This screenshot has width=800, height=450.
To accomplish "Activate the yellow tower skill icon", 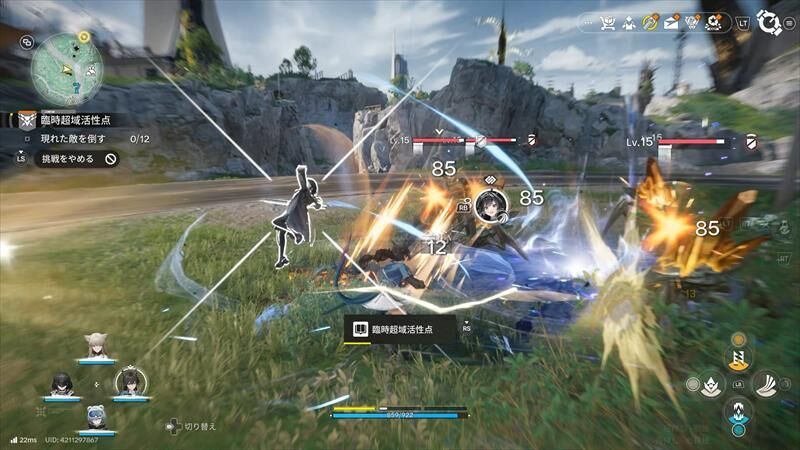I will pyautogui.click(x=739, y=357).
